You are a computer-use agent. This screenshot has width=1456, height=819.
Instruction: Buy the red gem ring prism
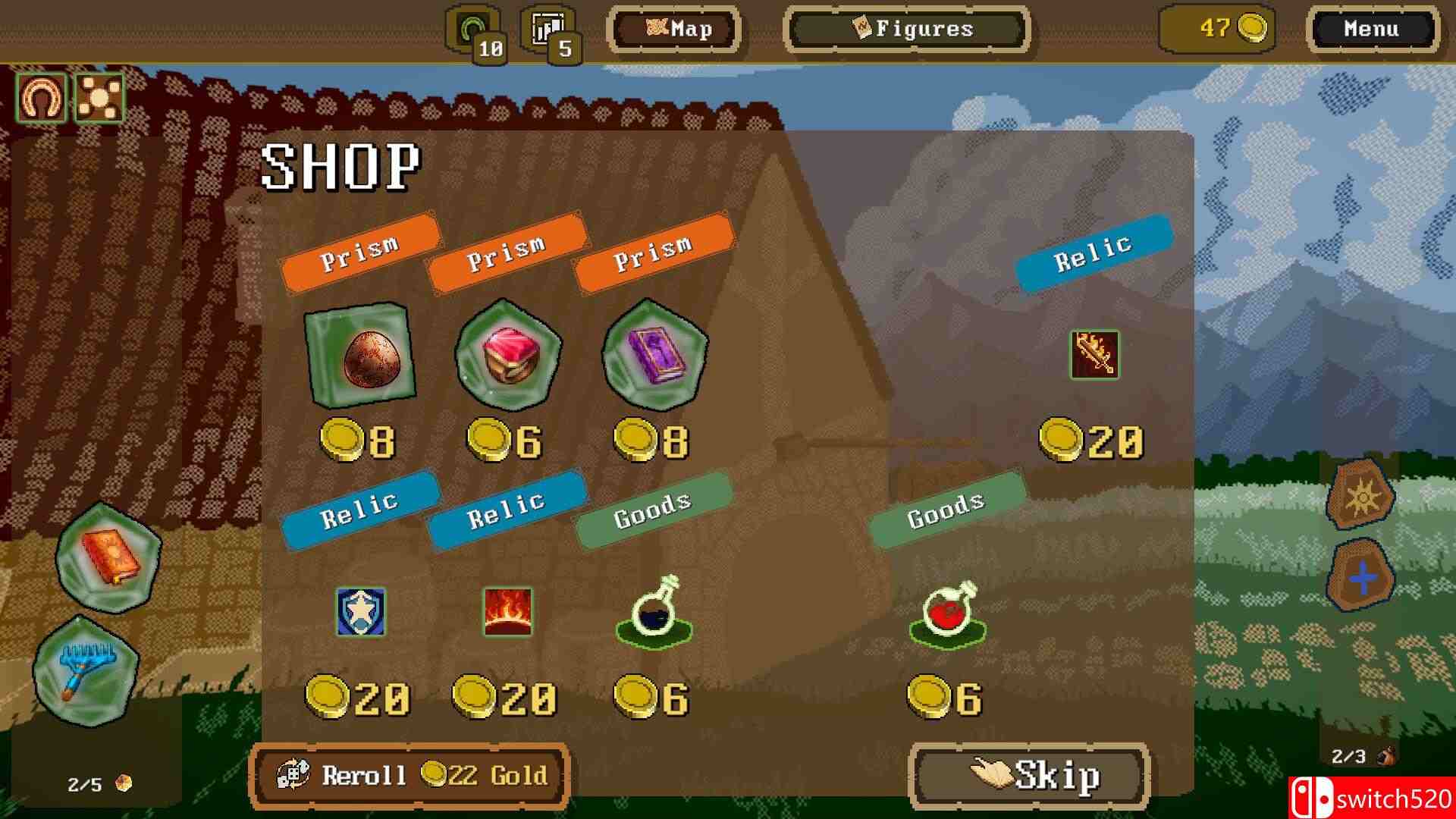(x=507, y=354)
